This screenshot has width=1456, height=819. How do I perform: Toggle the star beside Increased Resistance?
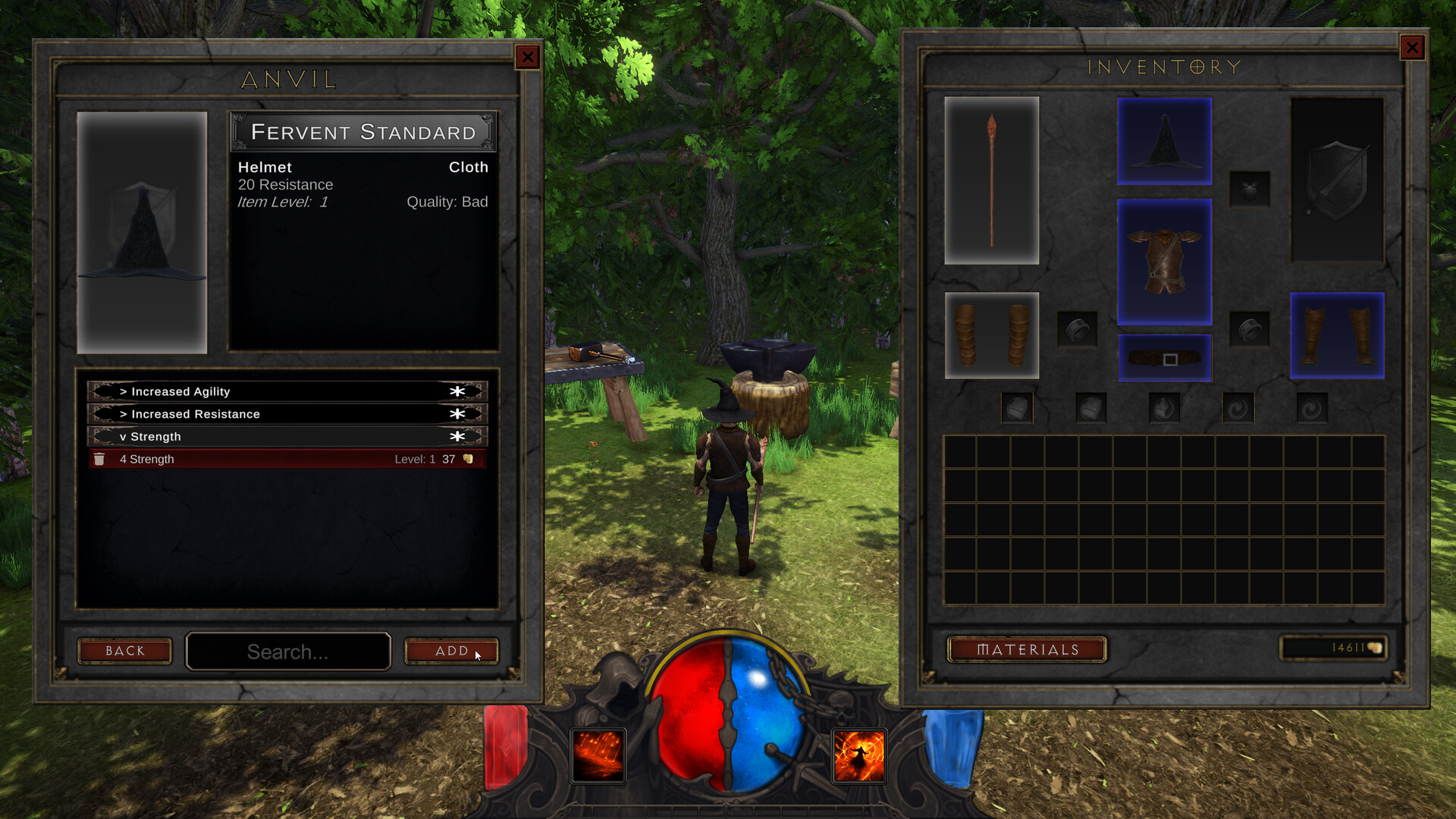pyautogui.click(x=457, y=414)
